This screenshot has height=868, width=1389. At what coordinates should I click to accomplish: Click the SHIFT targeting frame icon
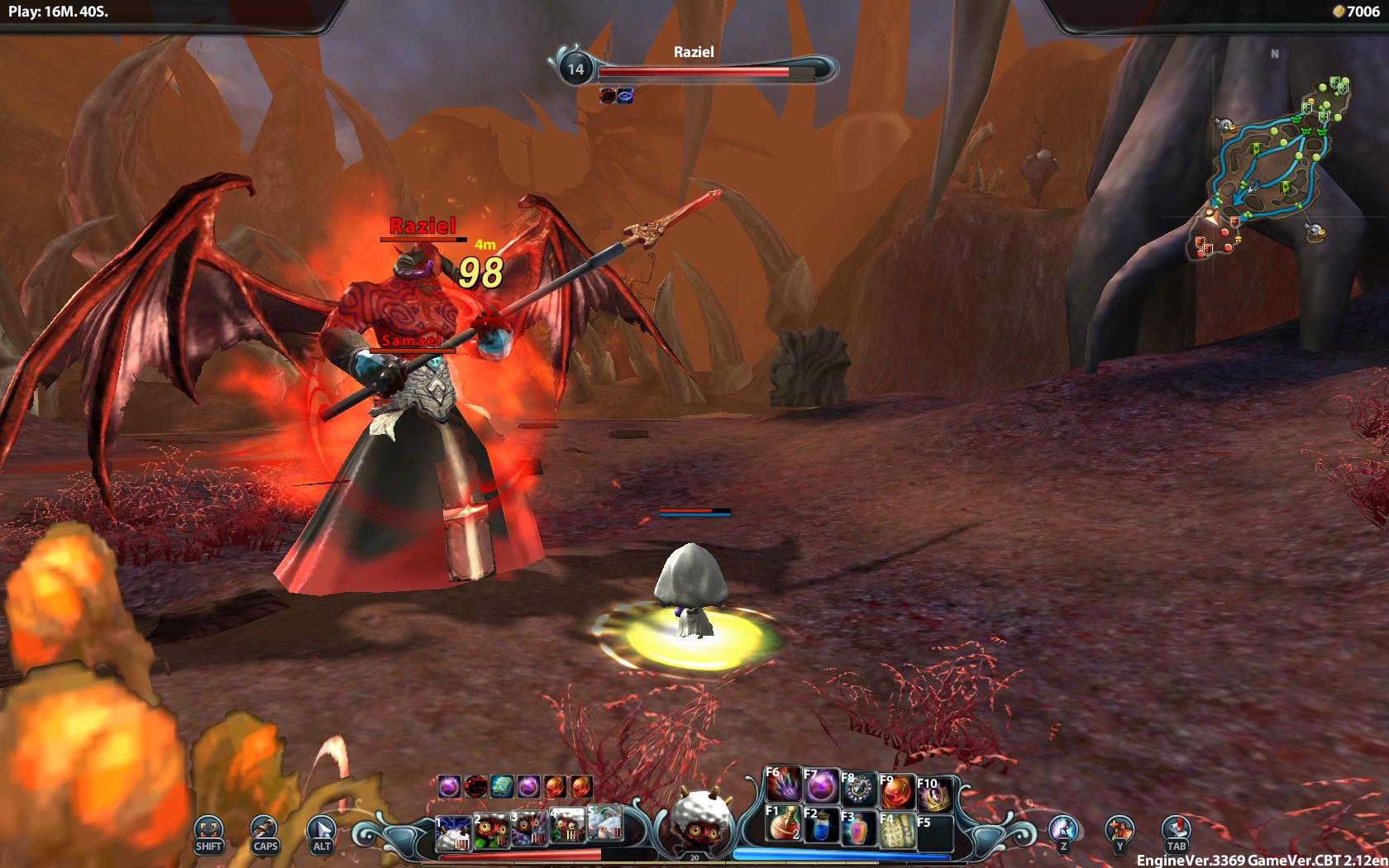(x=208, y=832)
